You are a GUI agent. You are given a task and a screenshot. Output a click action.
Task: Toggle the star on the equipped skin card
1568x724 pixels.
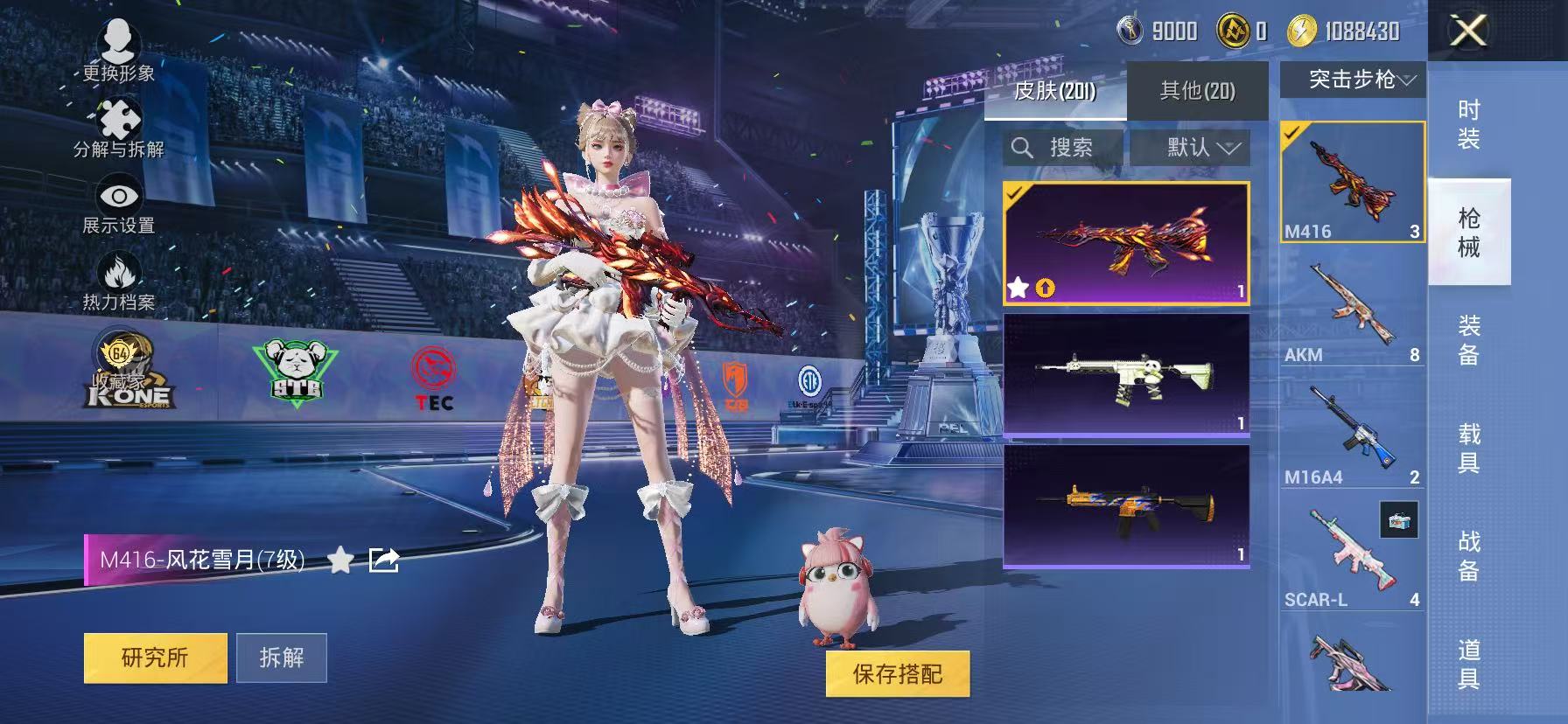(x=1018, y=287)
